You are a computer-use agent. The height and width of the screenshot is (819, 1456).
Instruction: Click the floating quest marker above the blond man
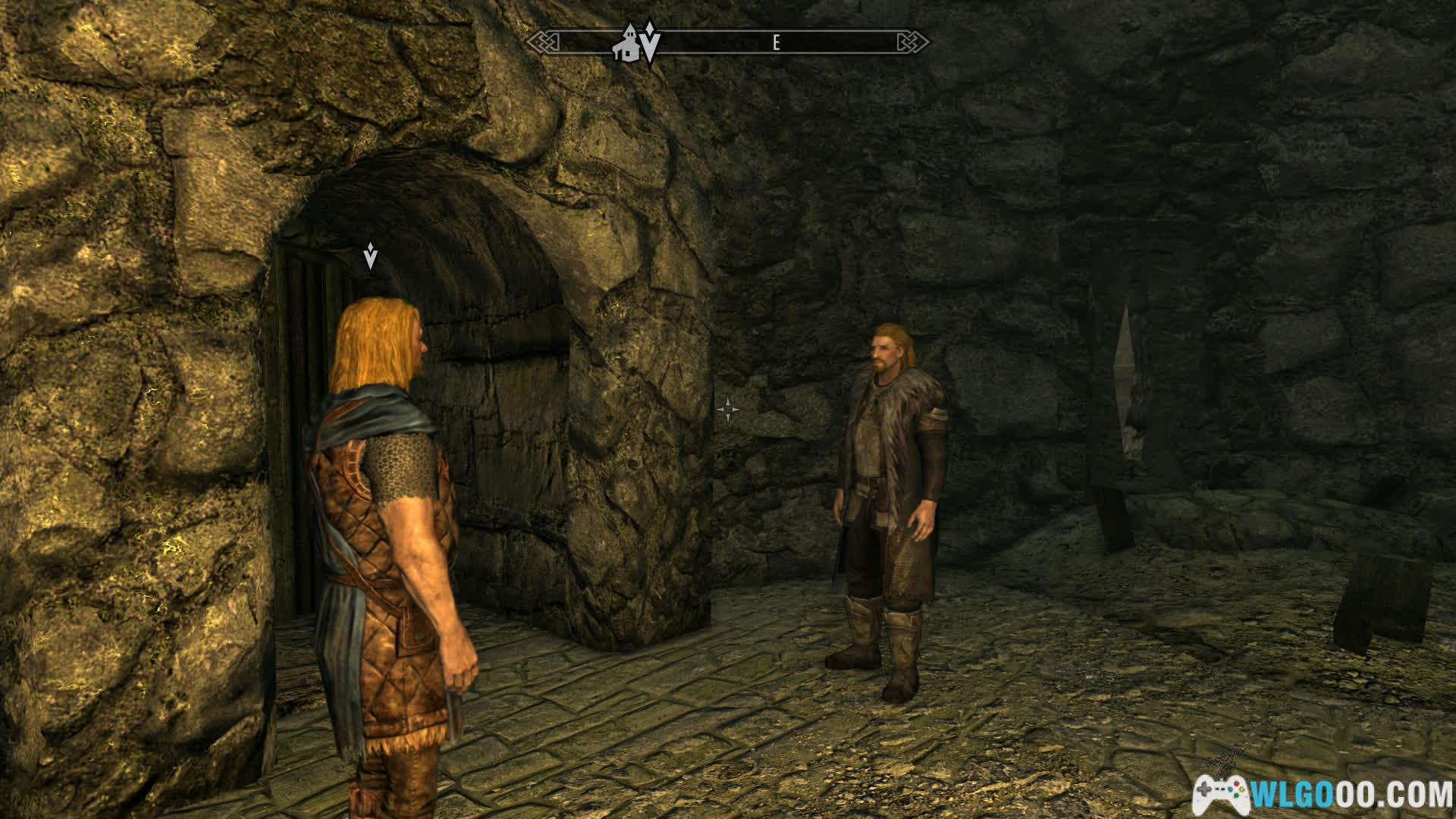point(370,256)
